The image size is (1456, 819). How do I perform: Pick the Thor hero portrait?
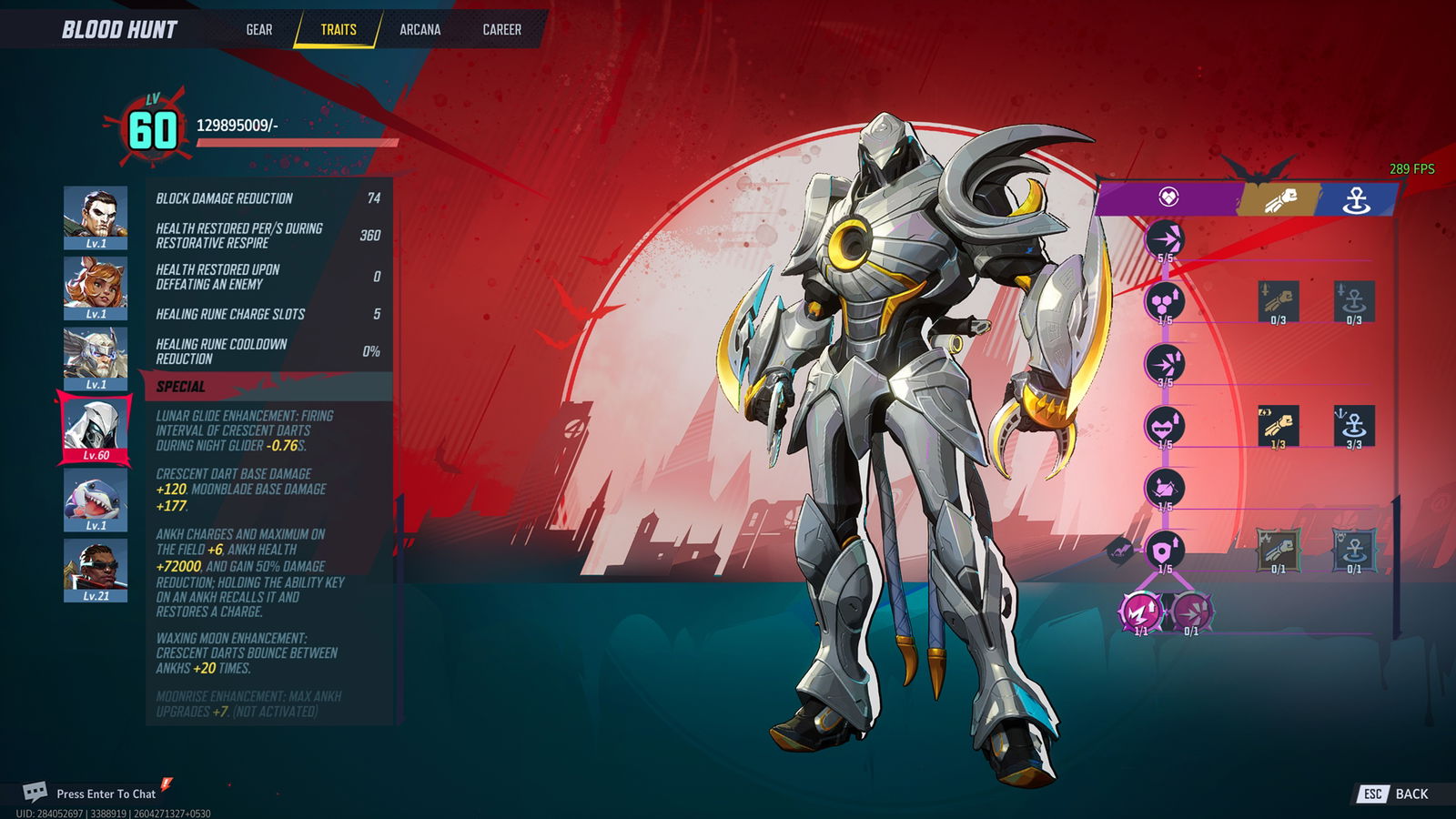(96, 358)
